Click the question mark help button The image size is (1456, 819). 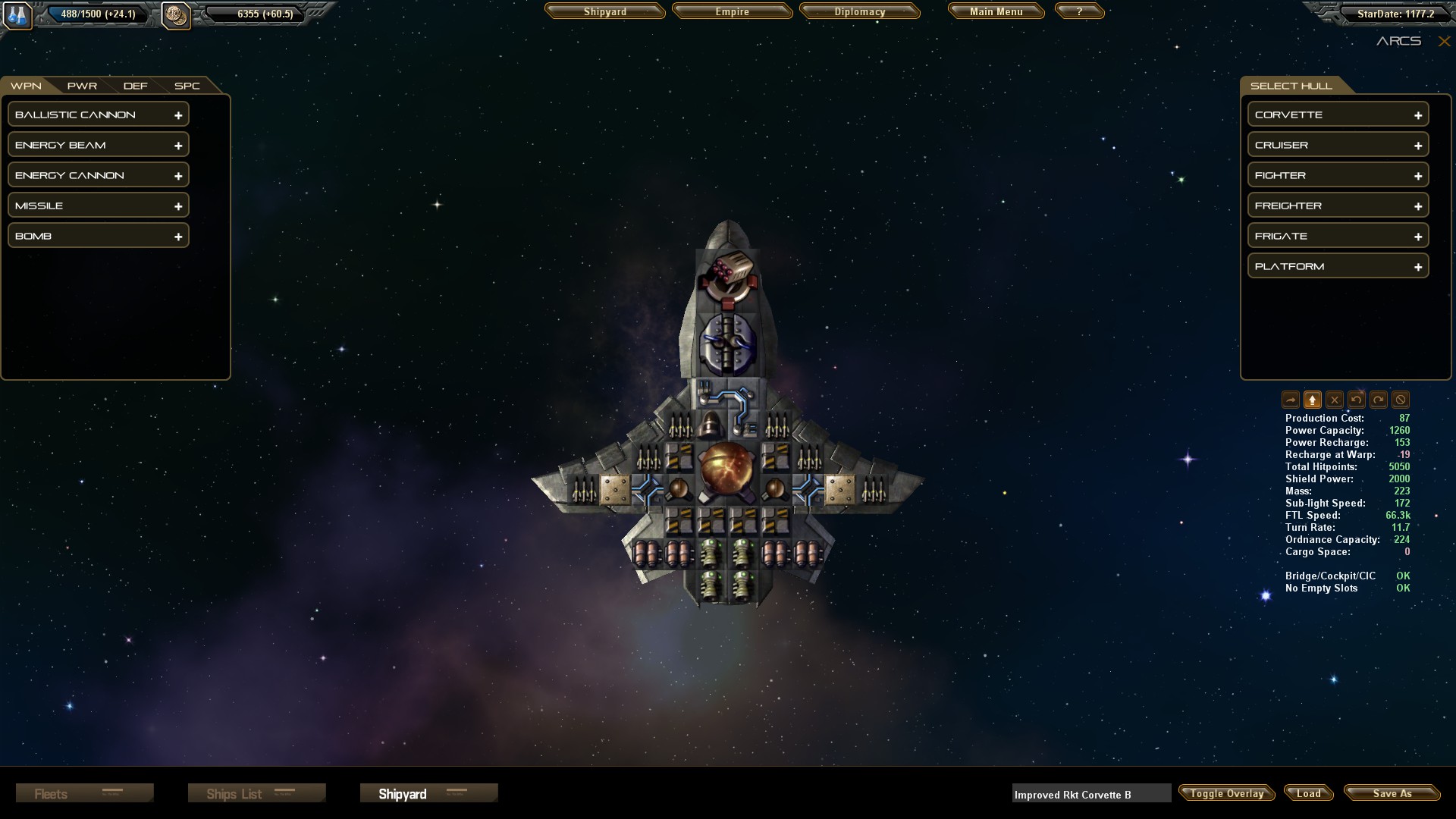pos(1079,12)
